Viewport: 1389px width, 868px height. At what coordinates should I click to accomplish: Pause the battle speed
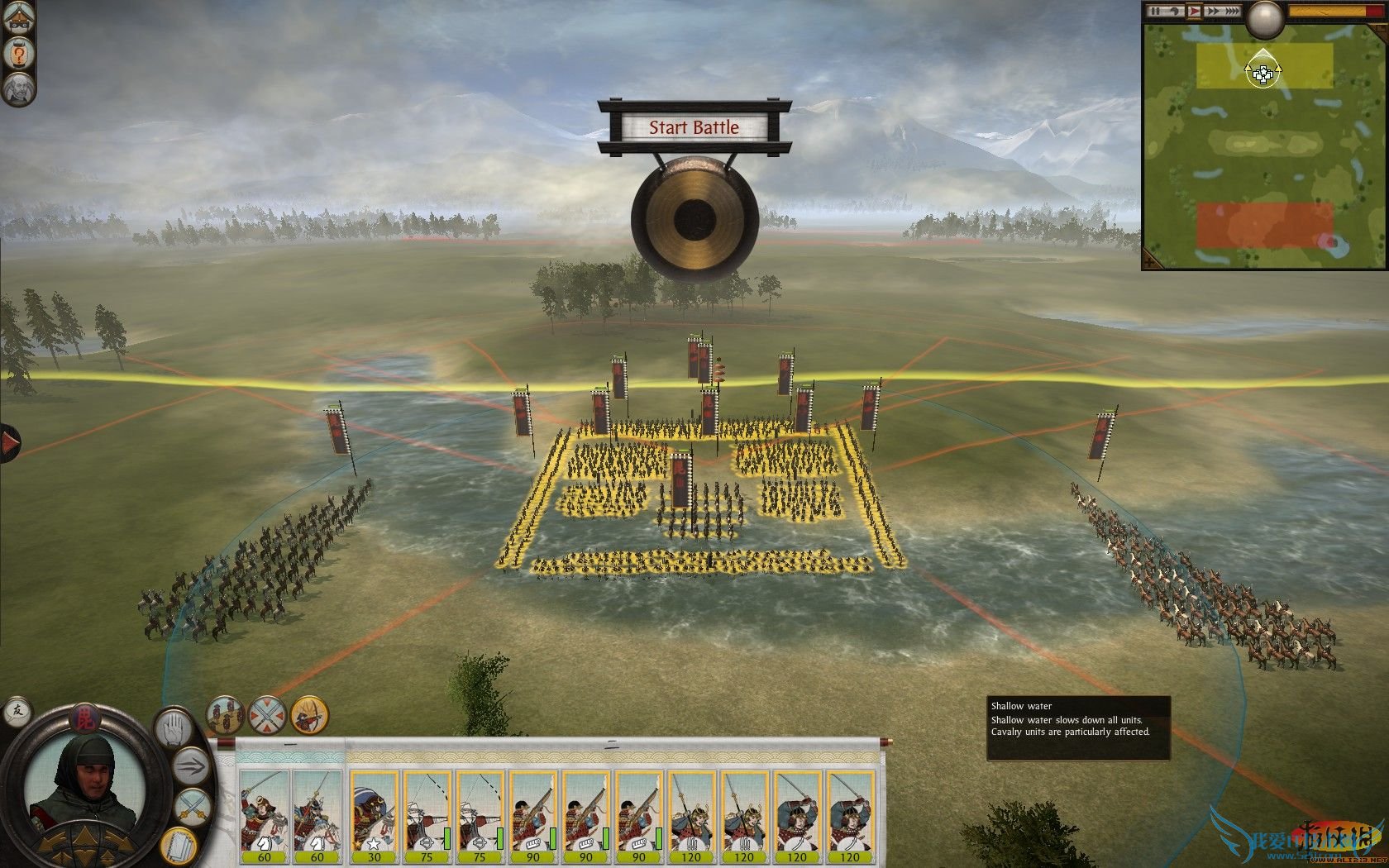pyautogui.click(x=1156, y=12)
